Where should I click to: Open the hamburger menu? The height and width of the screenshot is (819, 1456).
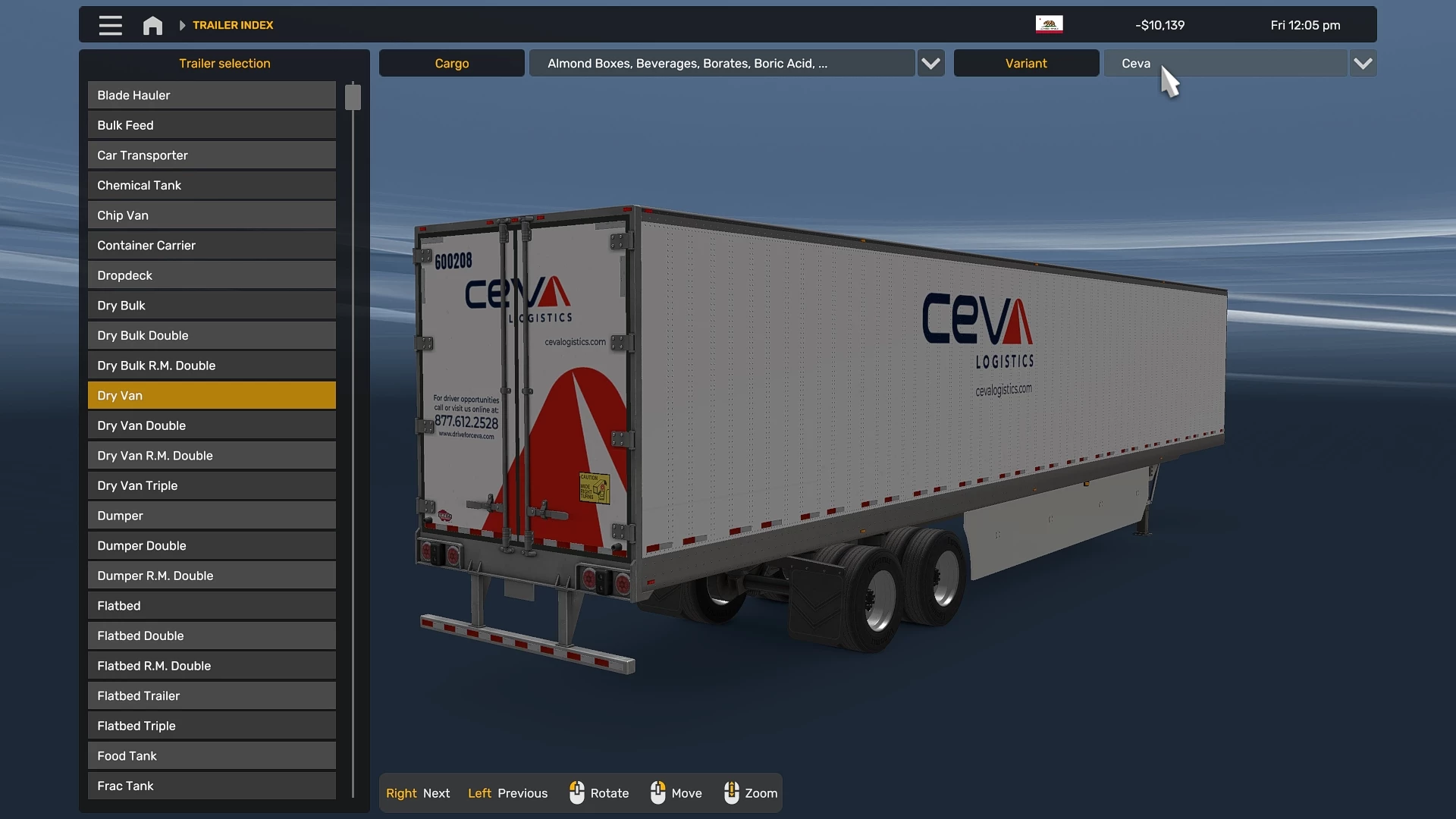(x=110, y=24)
